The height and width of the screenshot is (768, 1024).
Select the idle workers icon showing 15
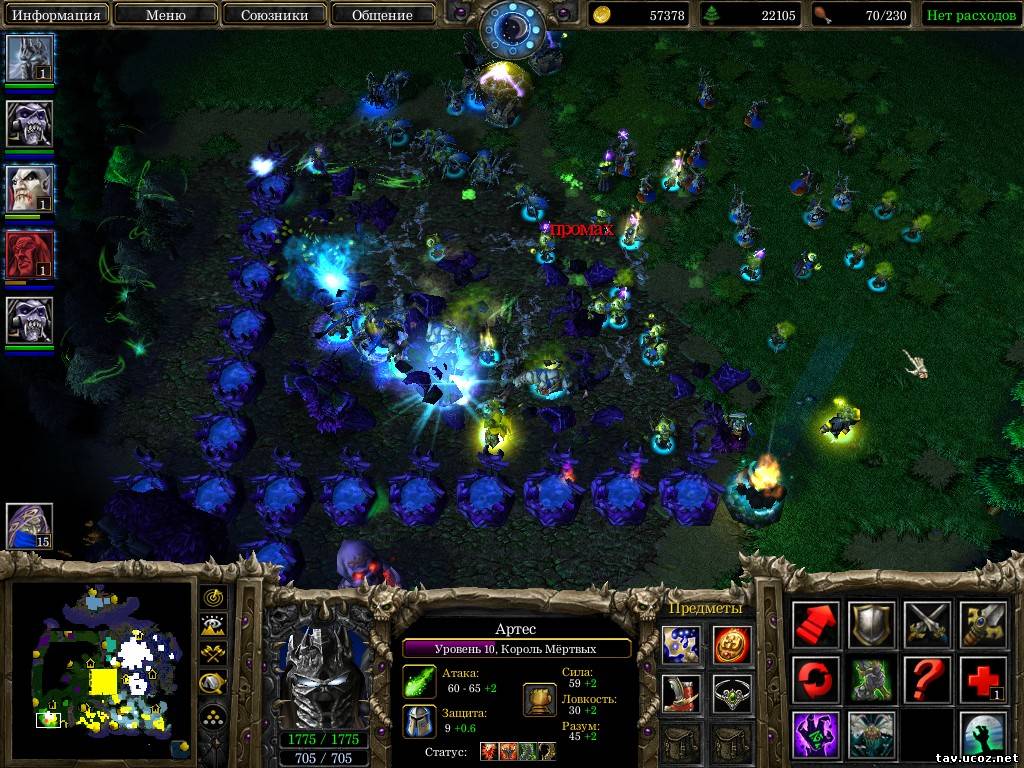point(30,525)
